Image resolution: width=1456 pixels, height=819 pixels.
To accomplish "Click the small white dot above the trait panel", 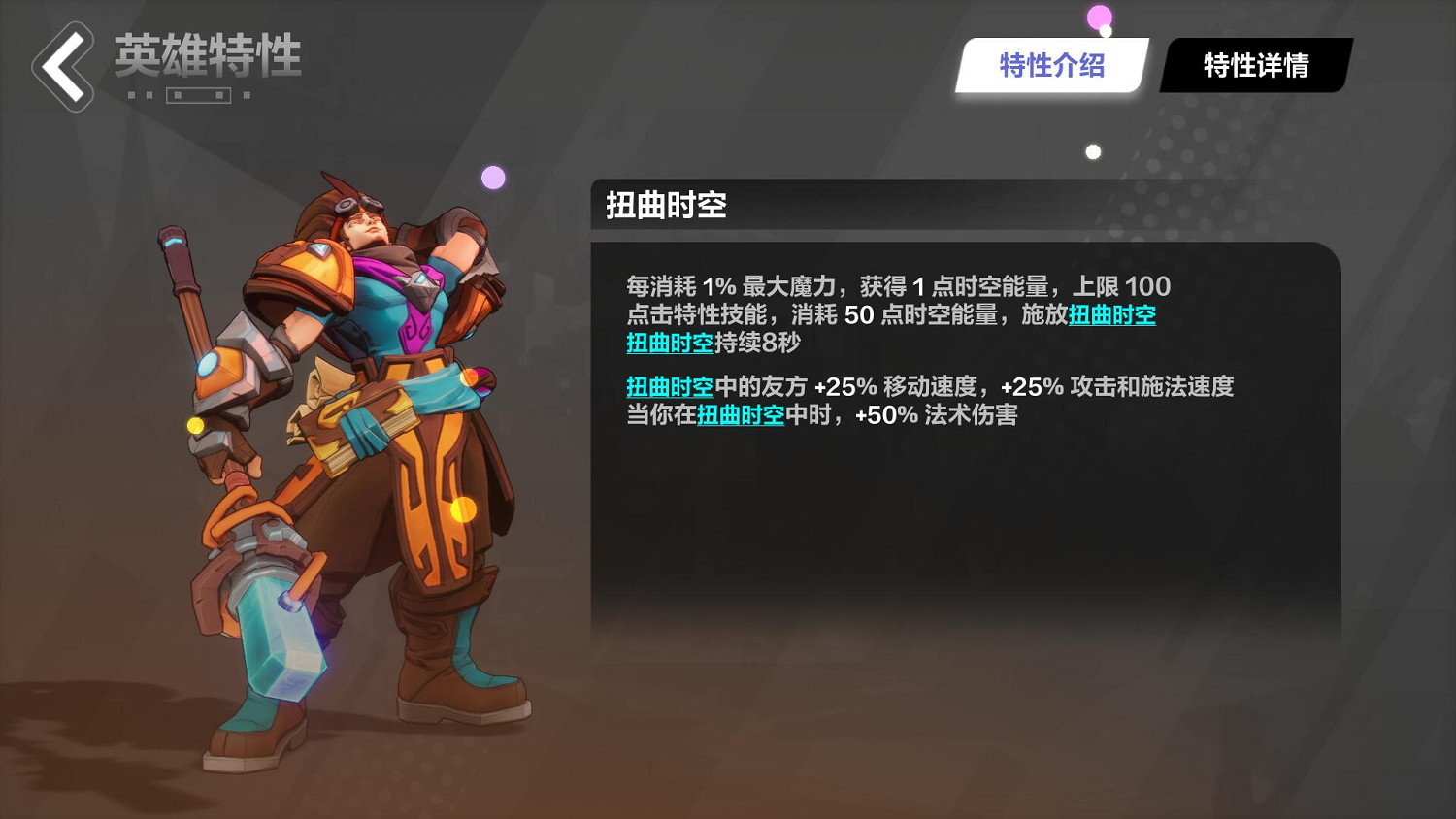I will click(x=1092, y=150).
